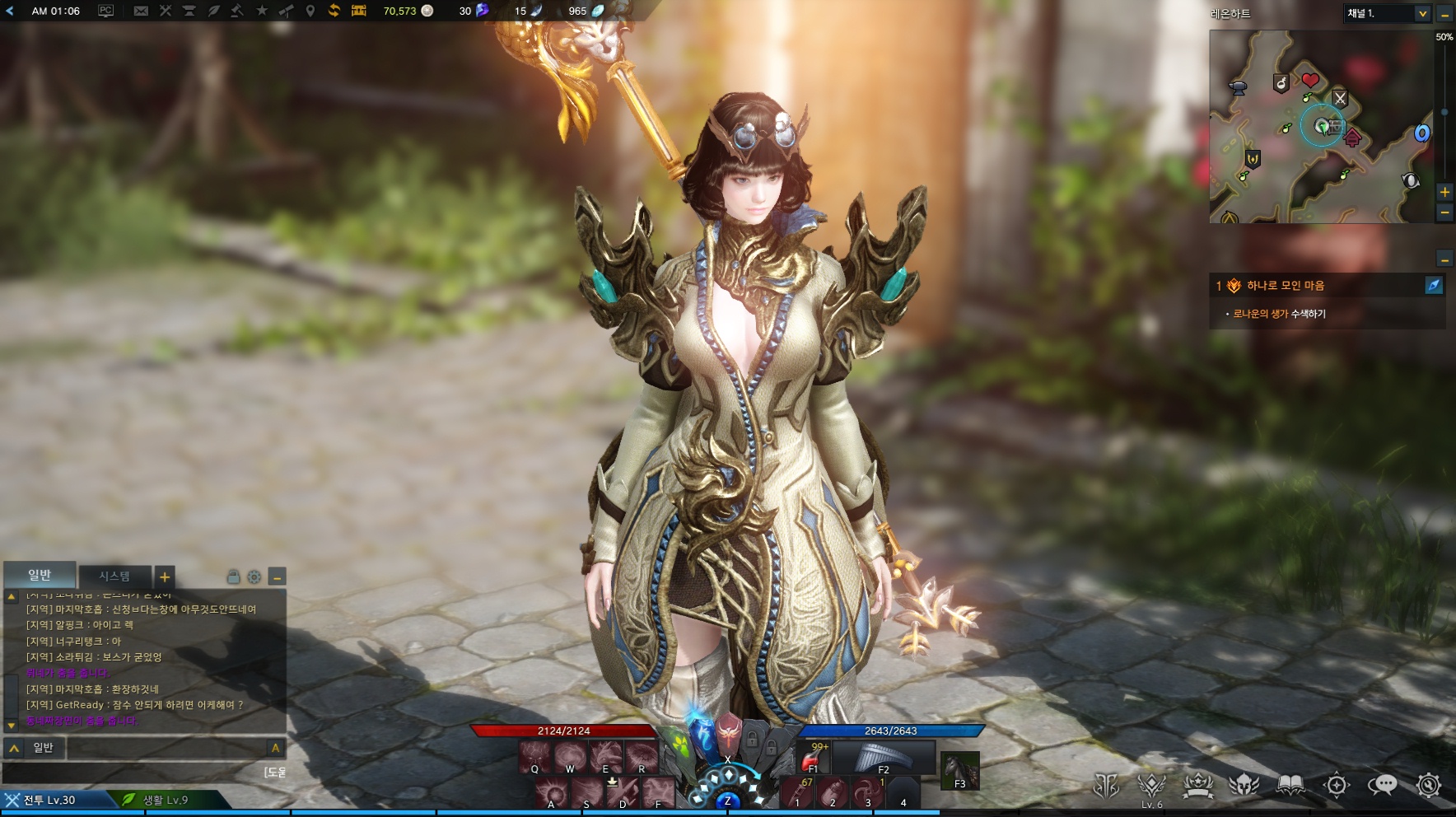This screenshot has width=1456, height=817.
Task: Click the gold treasure chest icon
Action: click(x=359, y=11)
